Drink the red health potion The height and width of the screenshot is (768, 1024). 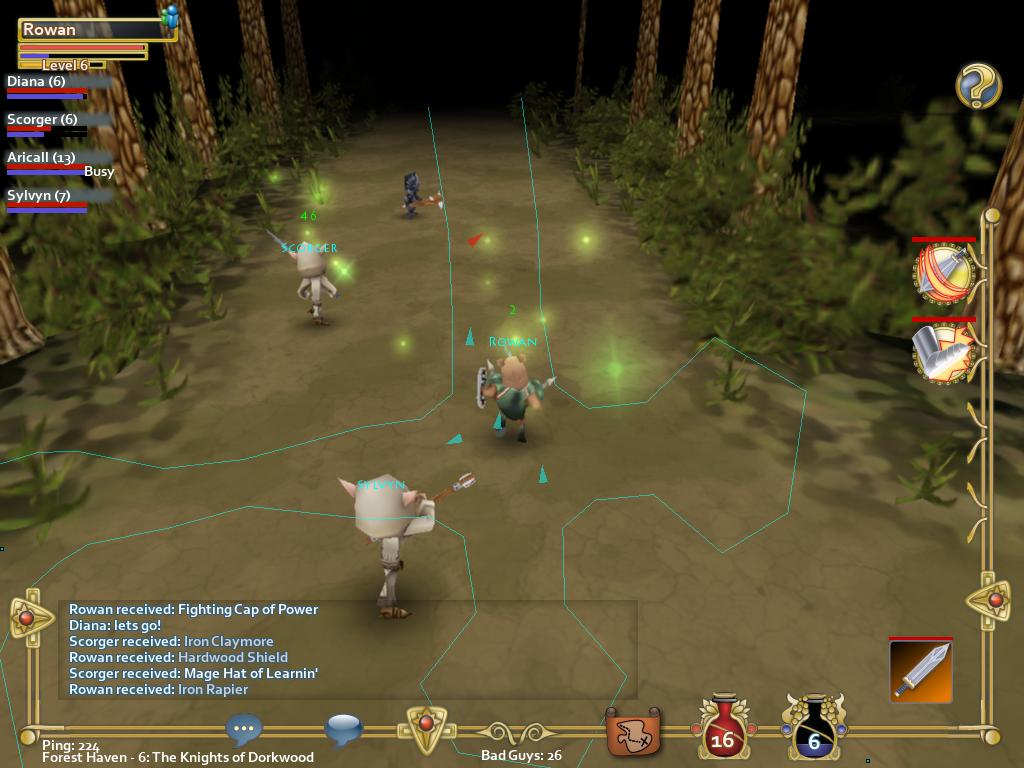point(722,728)
